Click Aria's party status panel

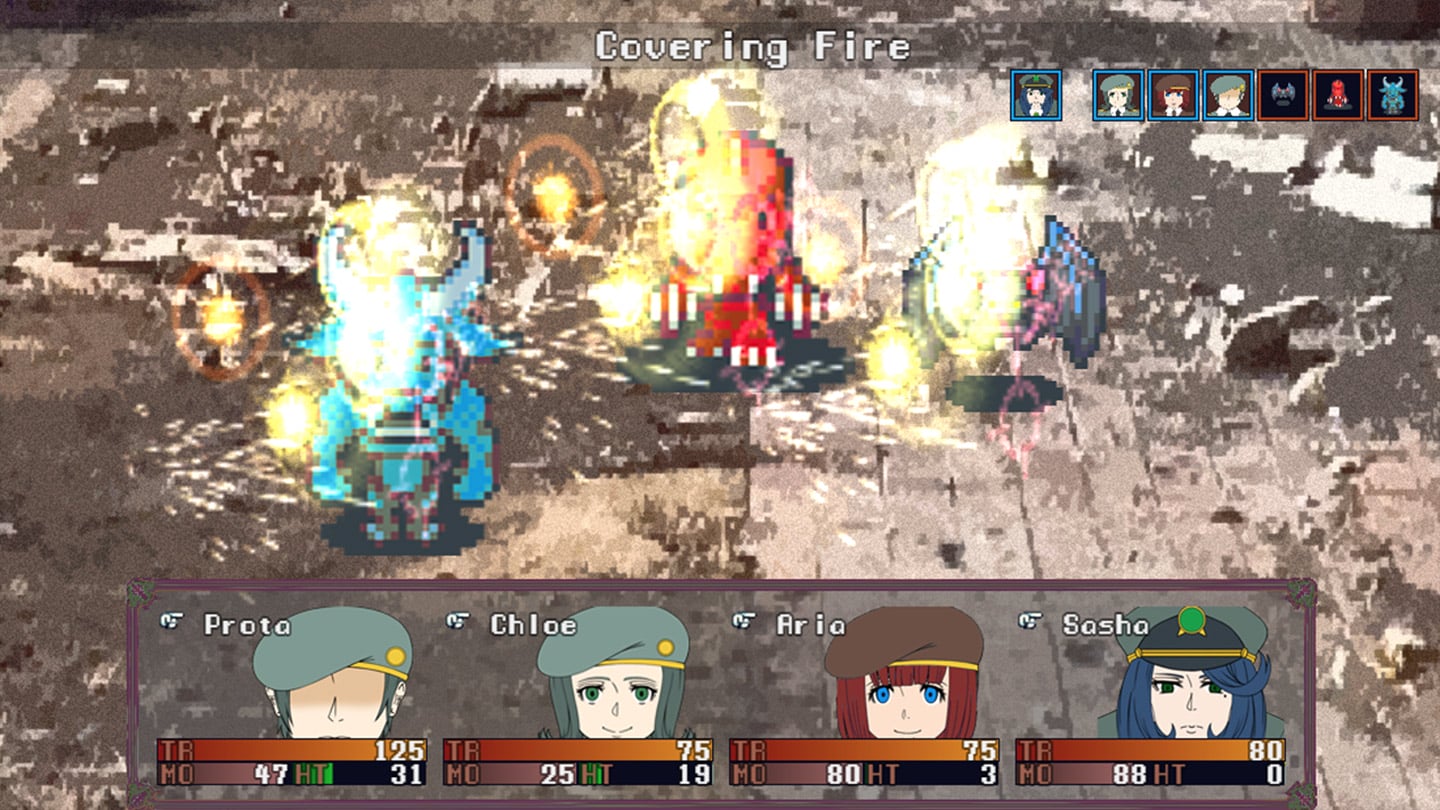click(x=864, y=697)
